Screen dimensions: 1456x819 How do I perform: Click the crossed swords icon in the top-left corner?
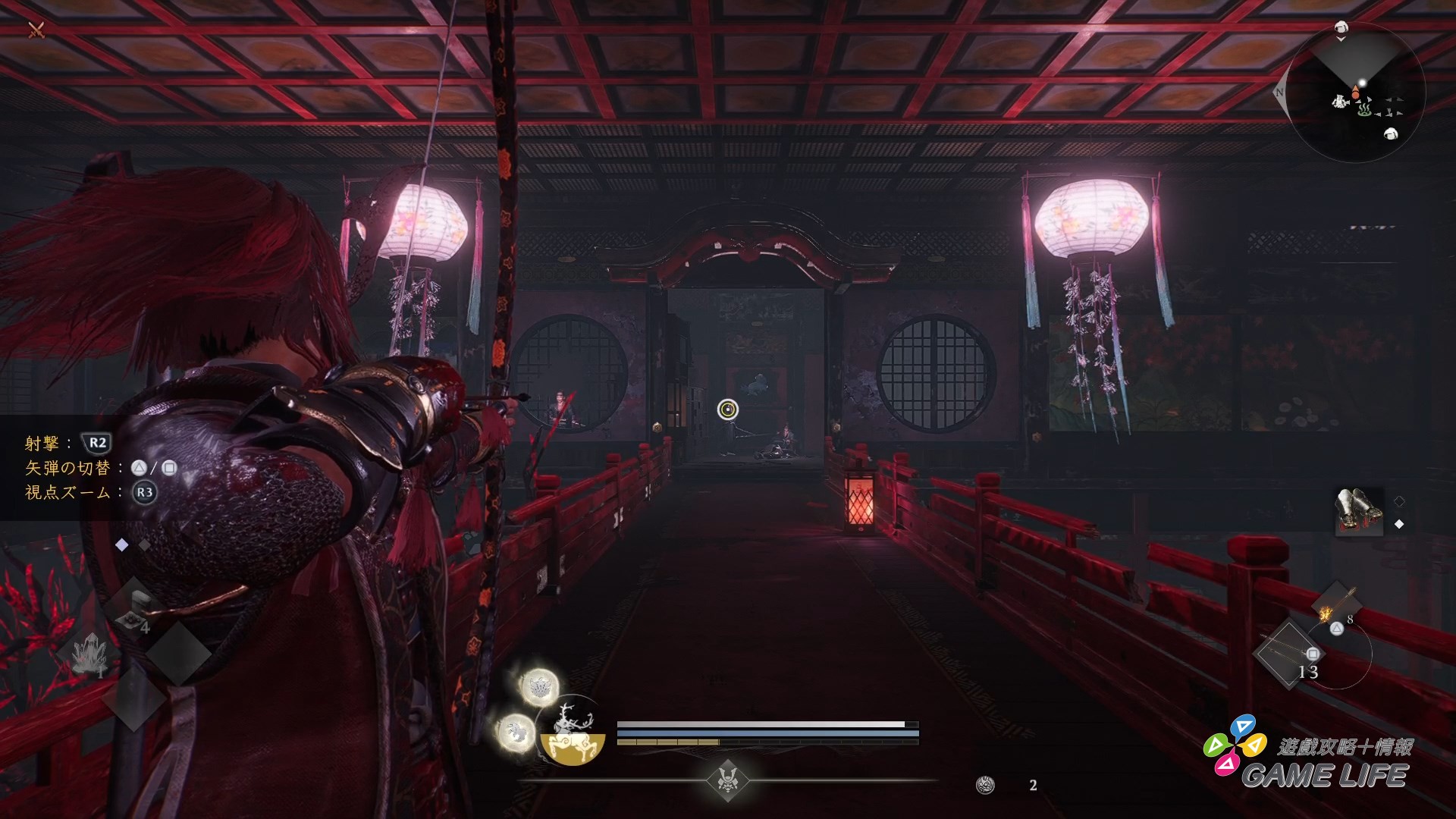(36, 31)
